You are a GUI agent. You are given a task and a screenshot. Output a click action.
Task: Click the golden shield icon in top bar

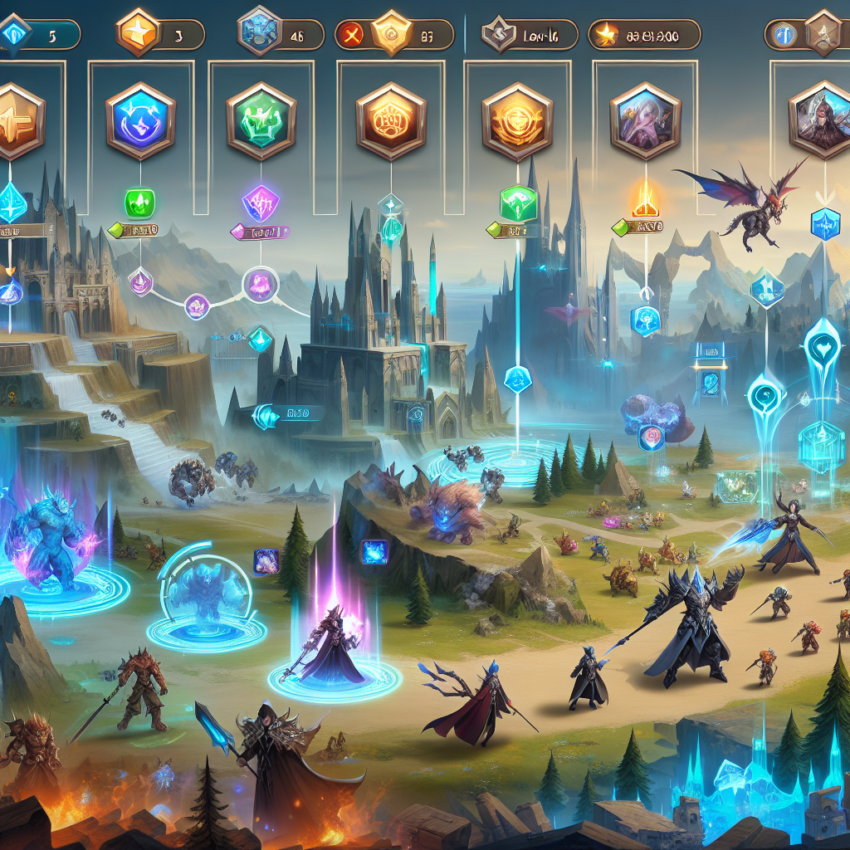(x=390, y=34)
